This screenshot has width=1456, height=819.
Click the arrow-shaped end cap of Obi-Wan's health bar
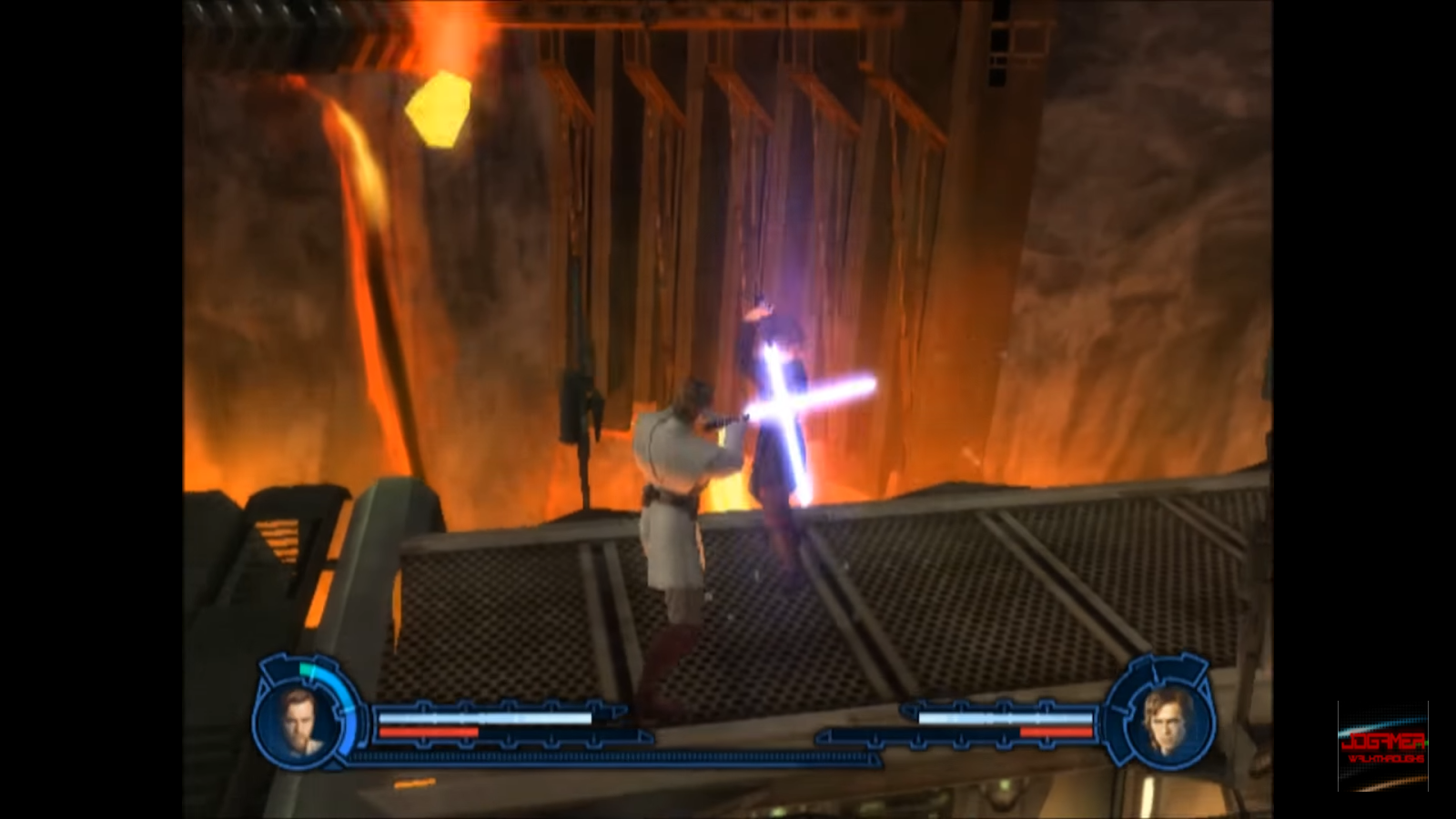(617, 712)
